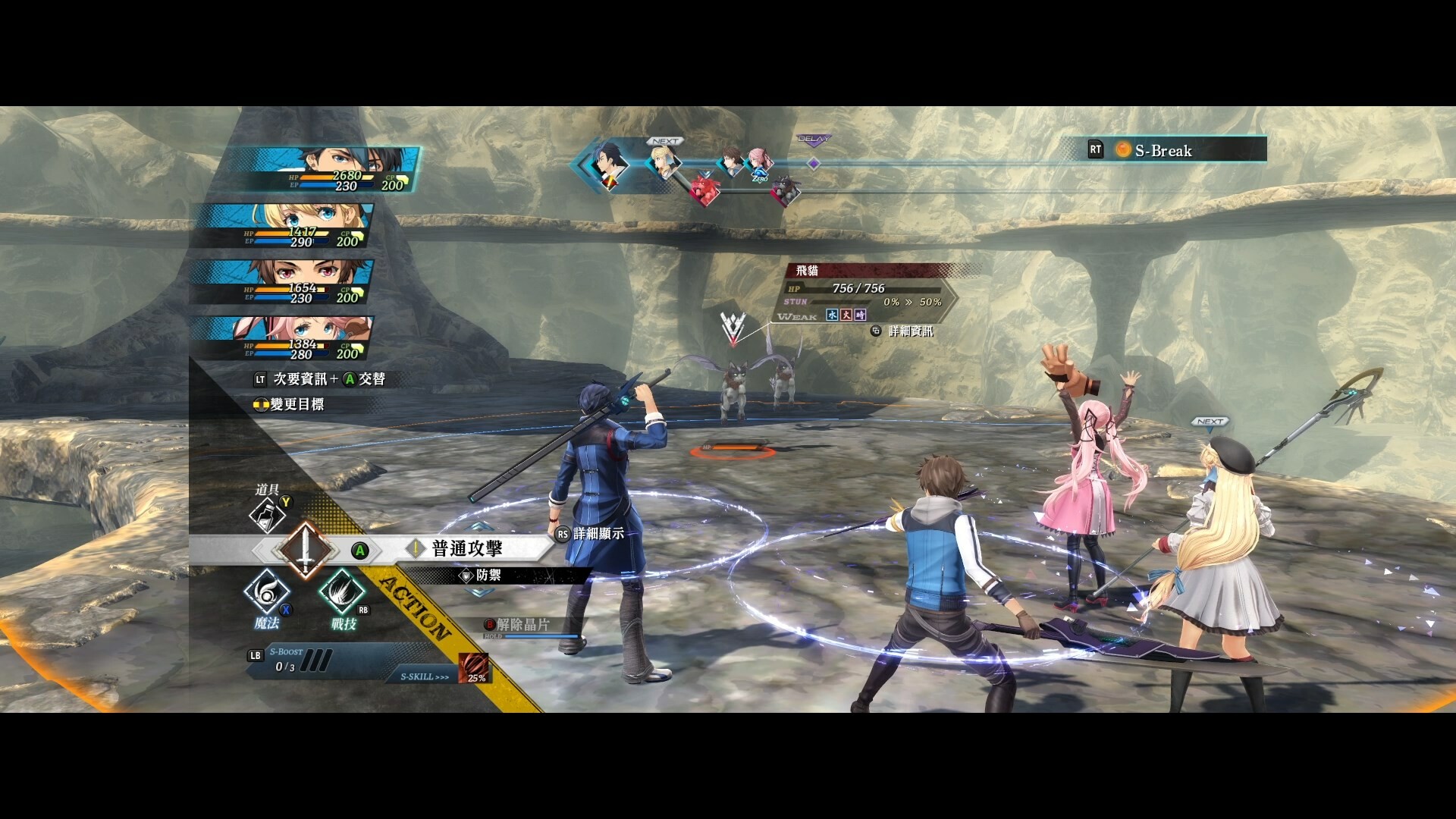Show 詳細資訊 enemy details
Image resolution: width=1456 pixels, height=819 pixels.
click(x=910, y=331)
